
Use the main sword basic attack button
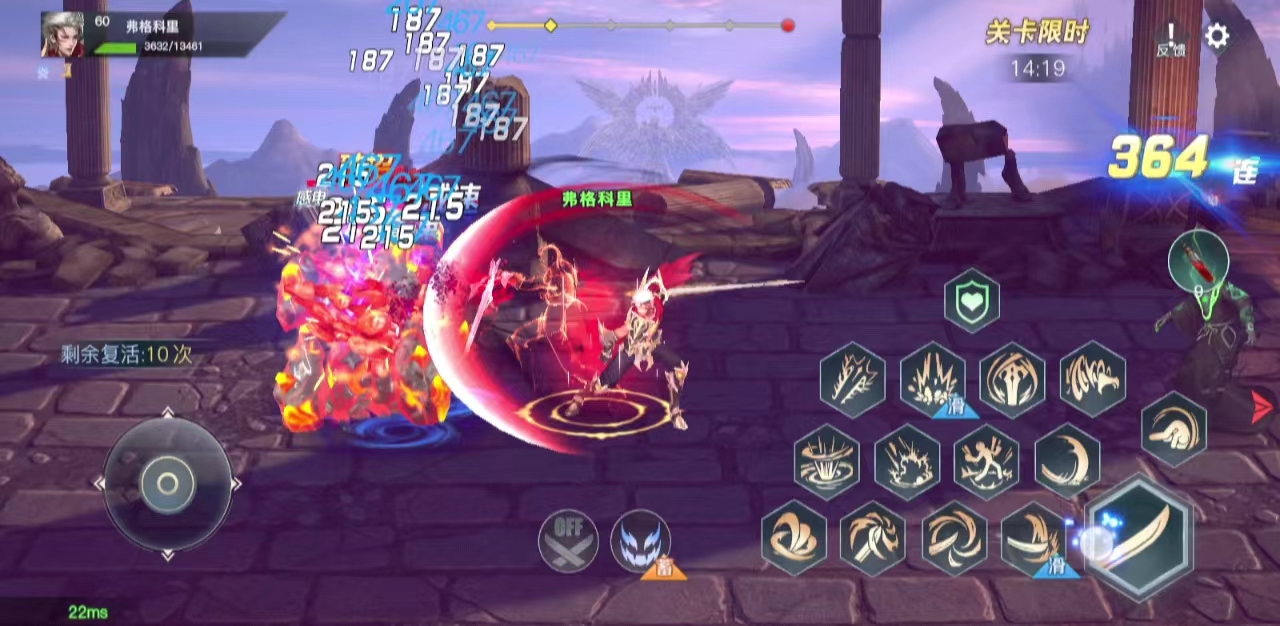click(1139, 537)
